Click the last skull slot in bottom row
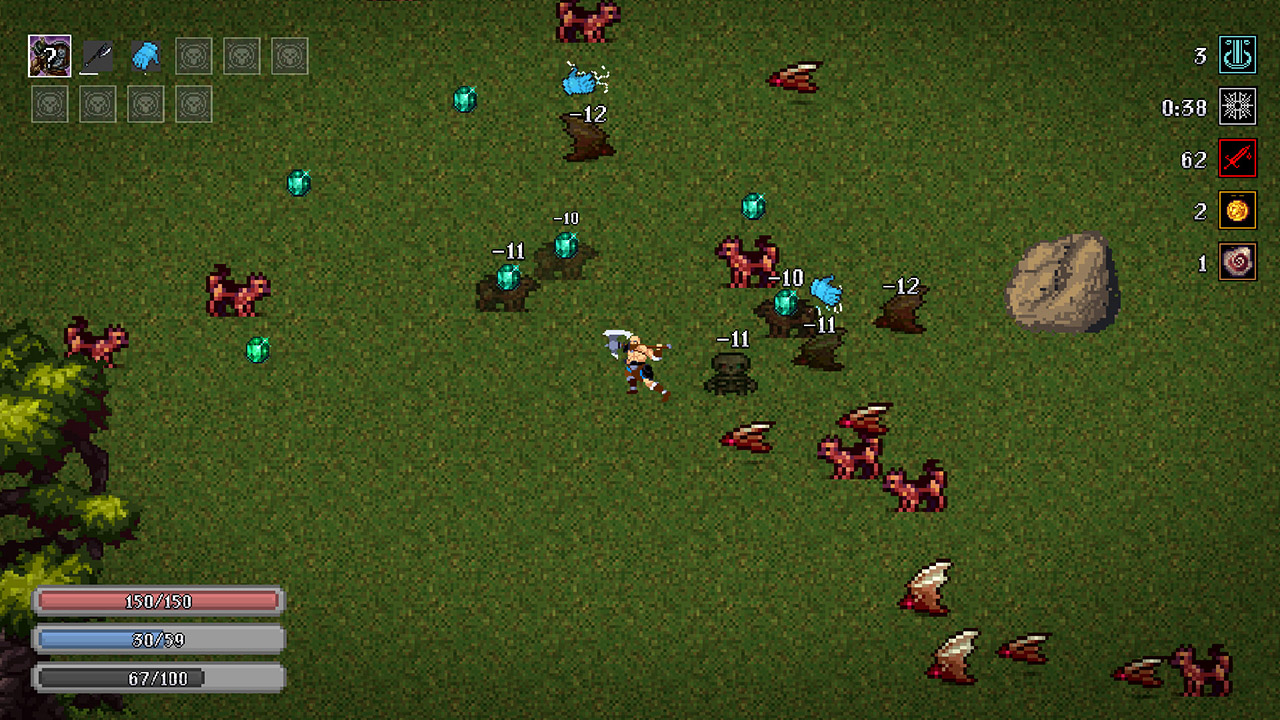This screenshot has height=720, width=1280. coord(193,103)
